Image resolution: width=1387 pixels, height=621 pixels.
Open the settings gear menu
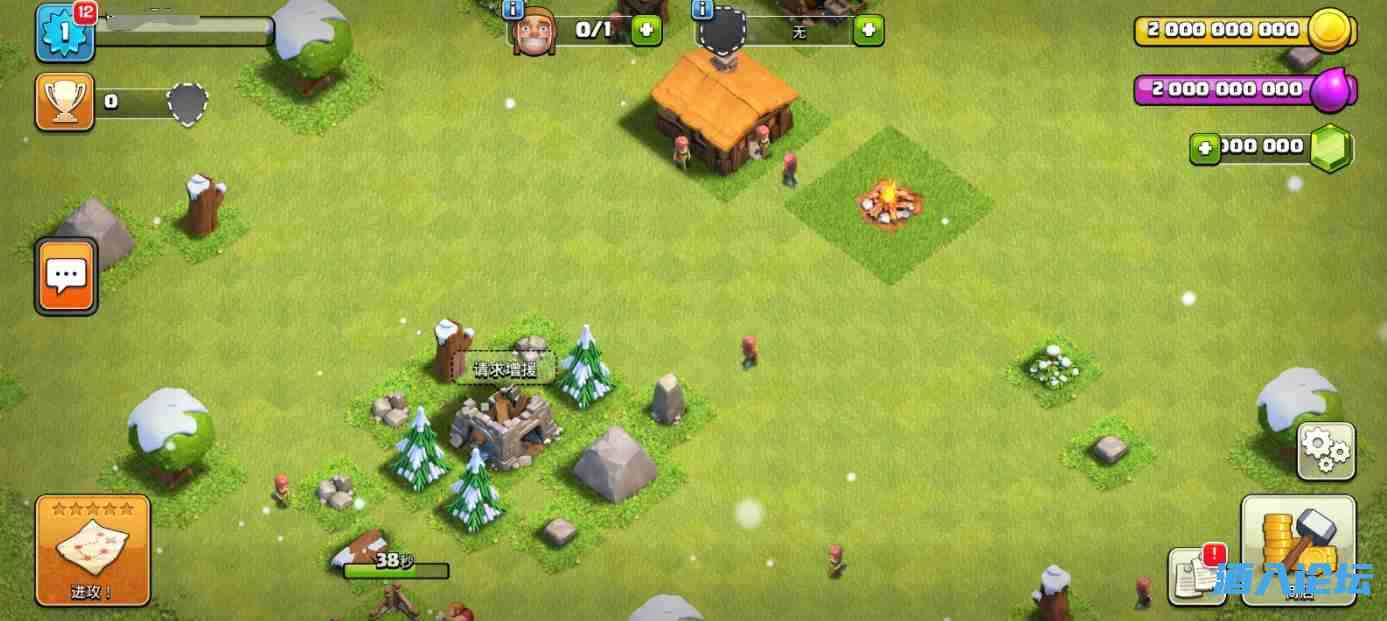coord(1325,451)
